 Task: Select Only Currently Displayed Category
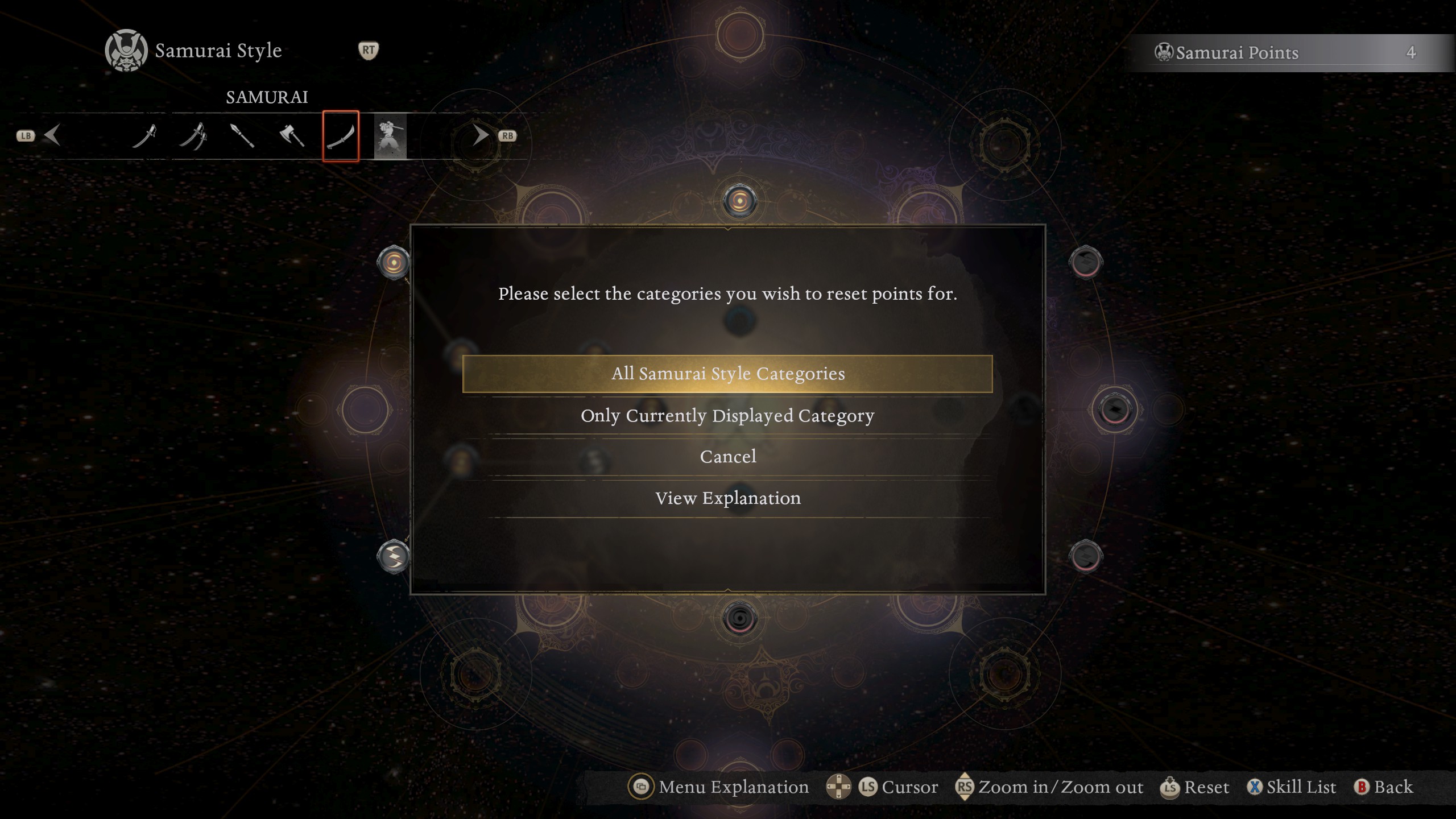(x=729, y=415)
